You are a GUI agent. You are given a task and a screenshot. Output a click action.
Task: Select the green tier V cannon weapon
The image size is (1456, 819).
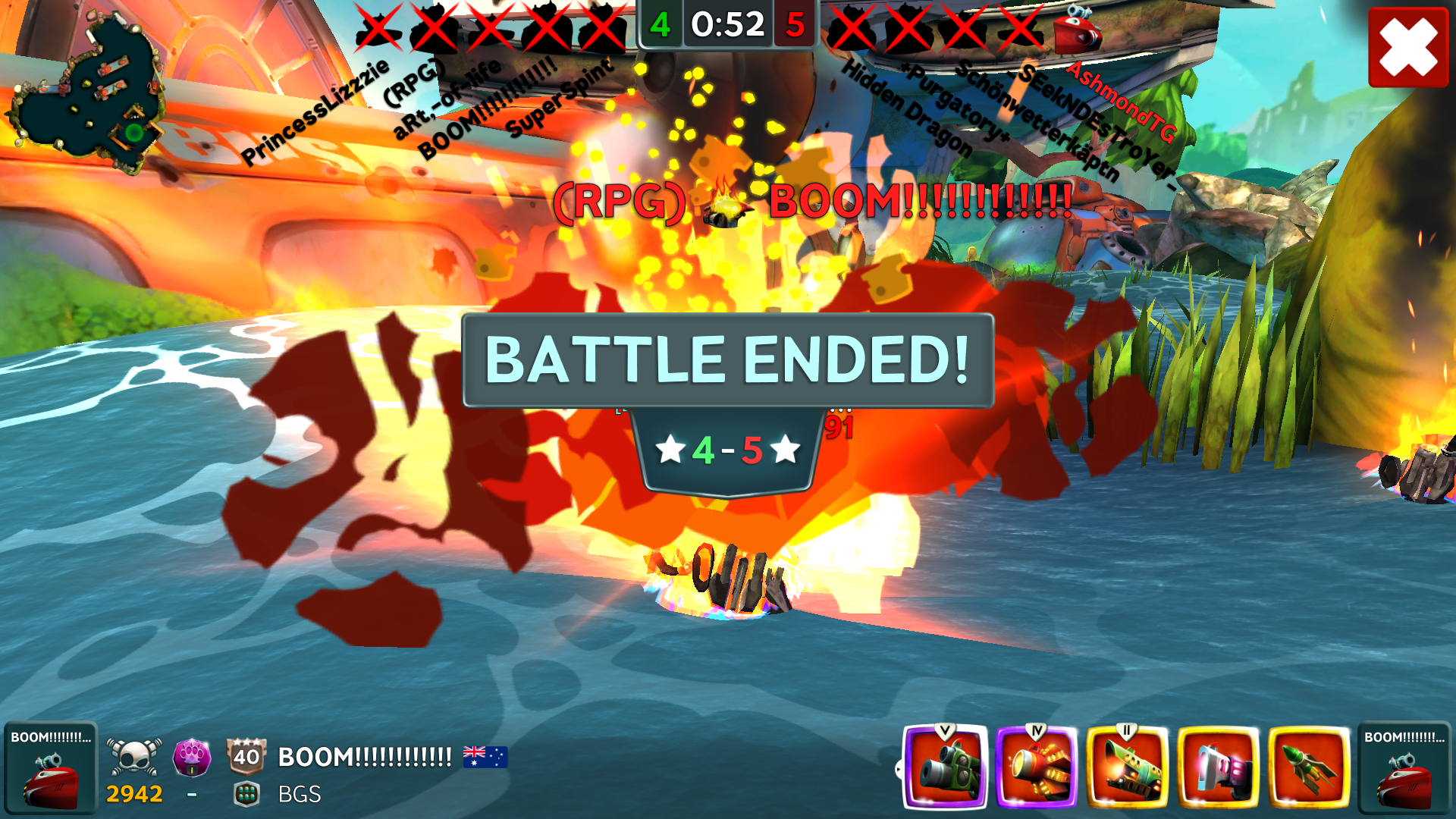click(945, 767)
